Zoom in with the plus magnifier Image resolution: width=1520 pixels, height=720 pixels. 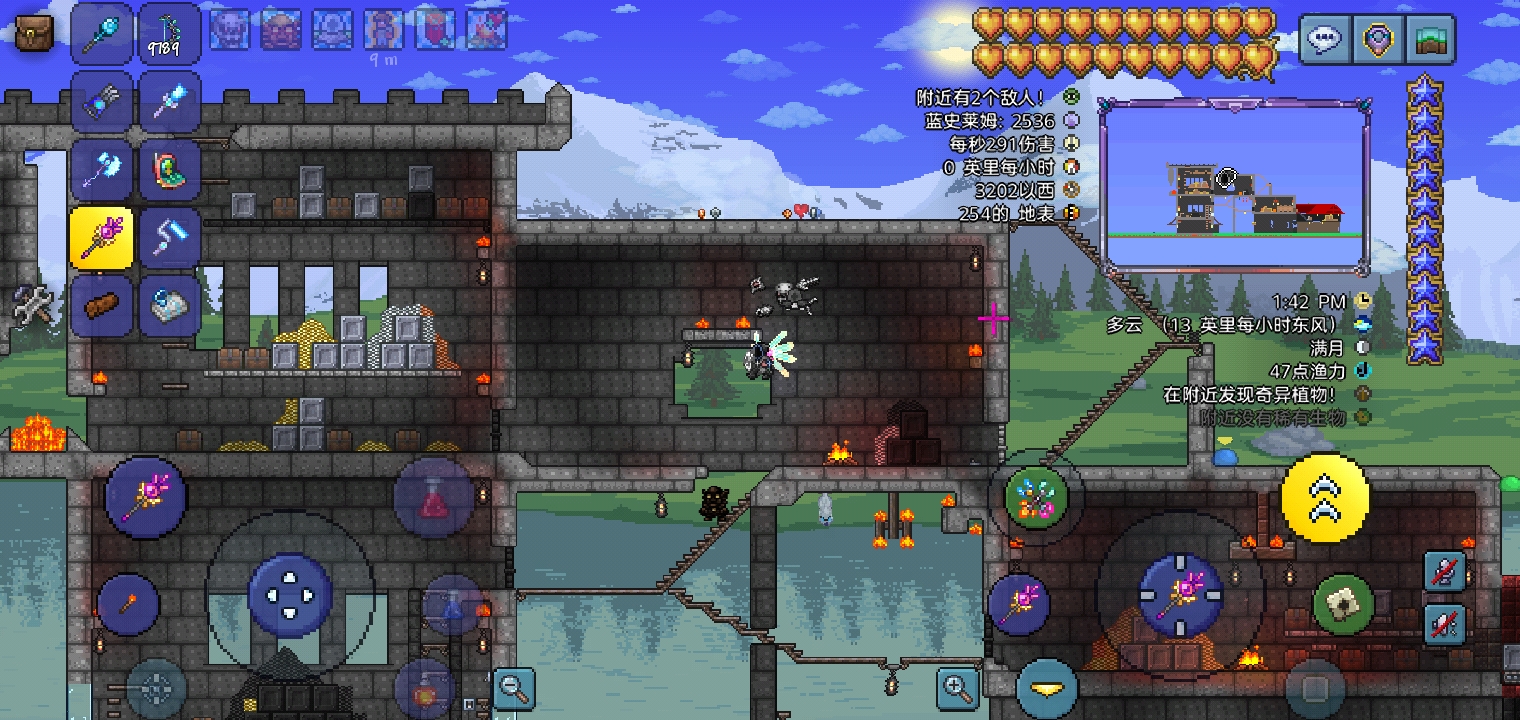(957, 687)
